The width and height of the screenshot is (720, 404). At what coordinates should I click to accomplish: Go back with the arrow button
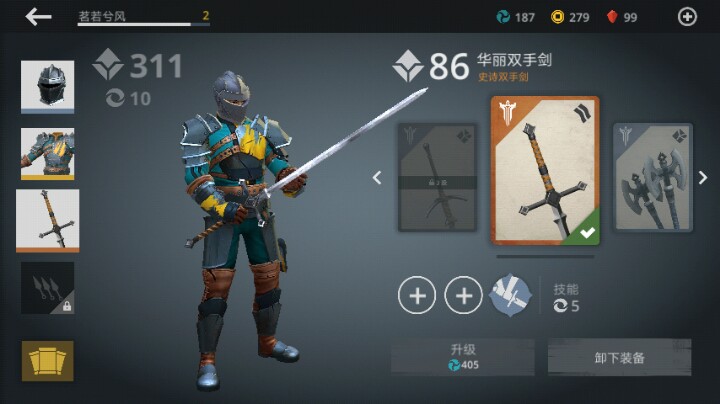(39, 17)
